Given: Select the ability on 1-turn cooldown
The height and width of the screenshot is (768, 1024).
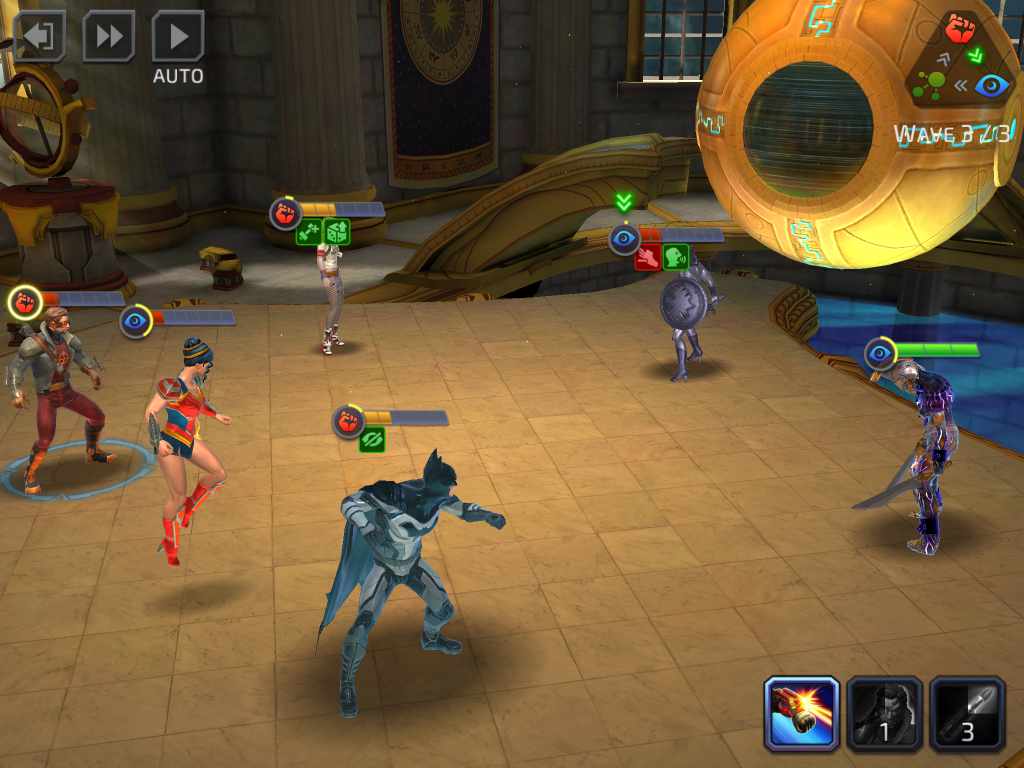Looking at the screenshot, I should coord(884,713).
